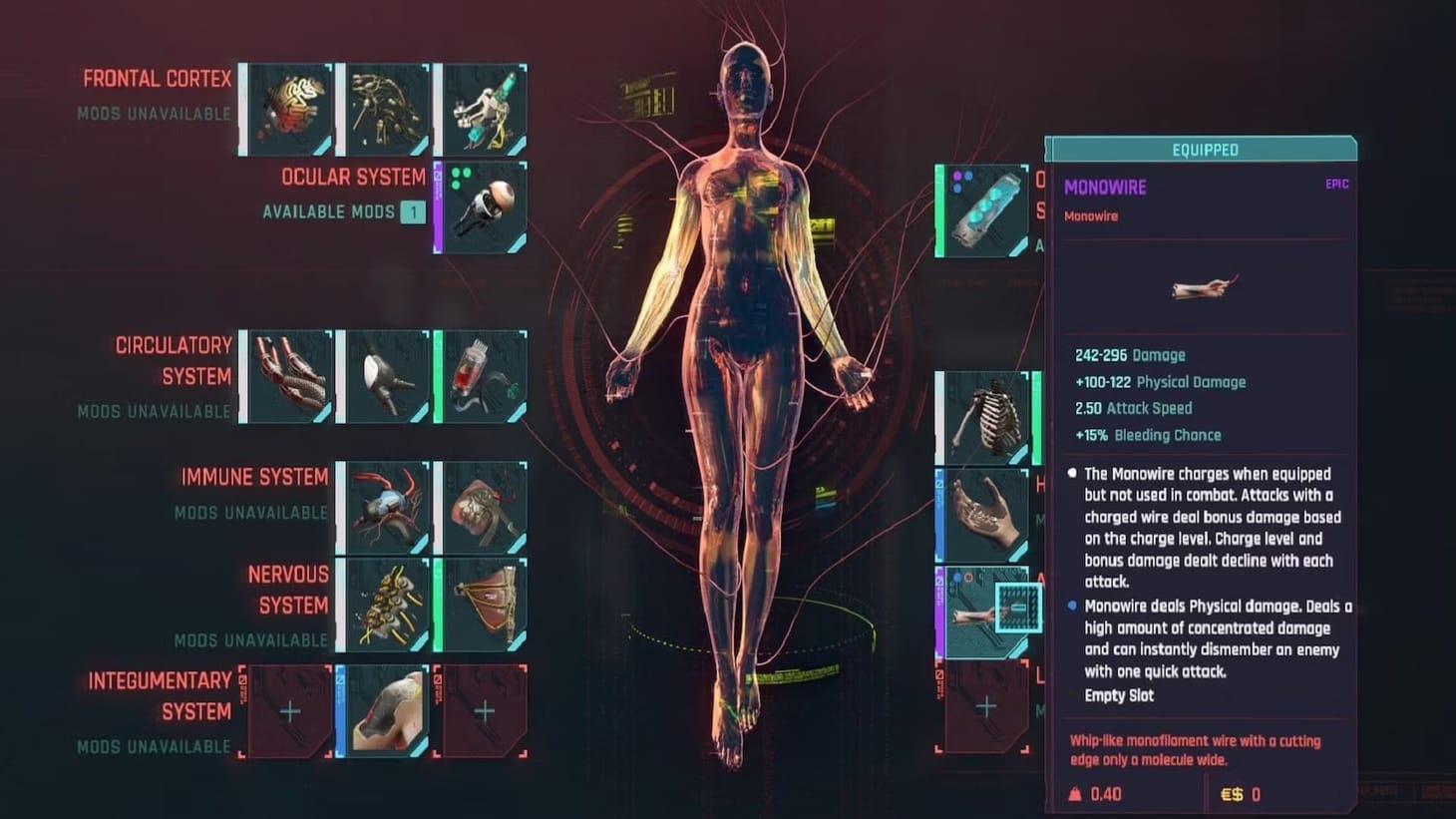Select the Integumentary System skin implant icon

pyautogui.click(x=384, y=710)
